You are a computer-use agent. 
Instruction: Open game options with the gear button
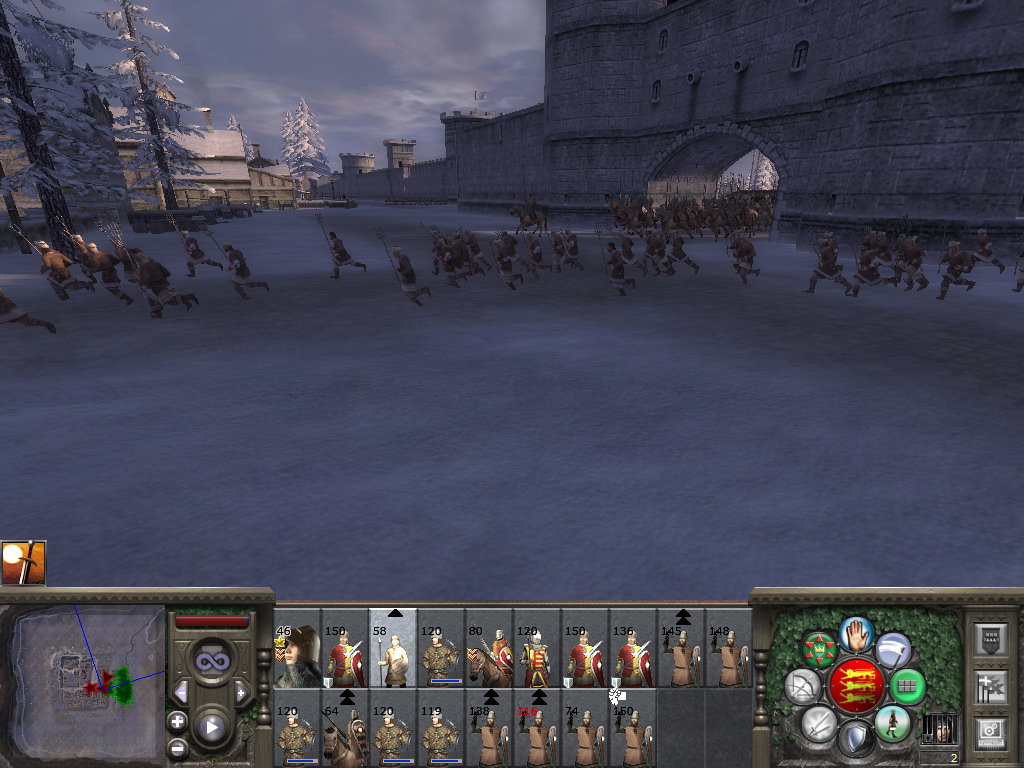(989, 730)
